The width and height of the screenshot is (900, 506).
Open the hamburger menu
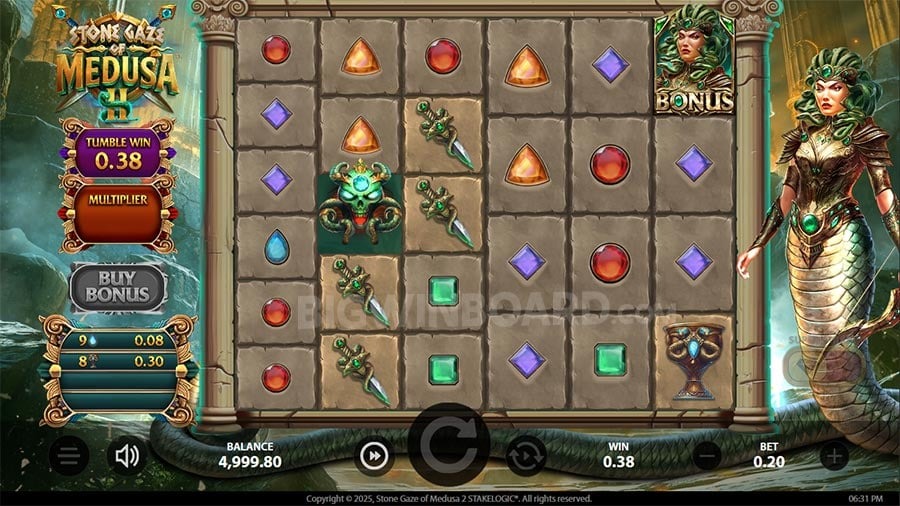68,457
